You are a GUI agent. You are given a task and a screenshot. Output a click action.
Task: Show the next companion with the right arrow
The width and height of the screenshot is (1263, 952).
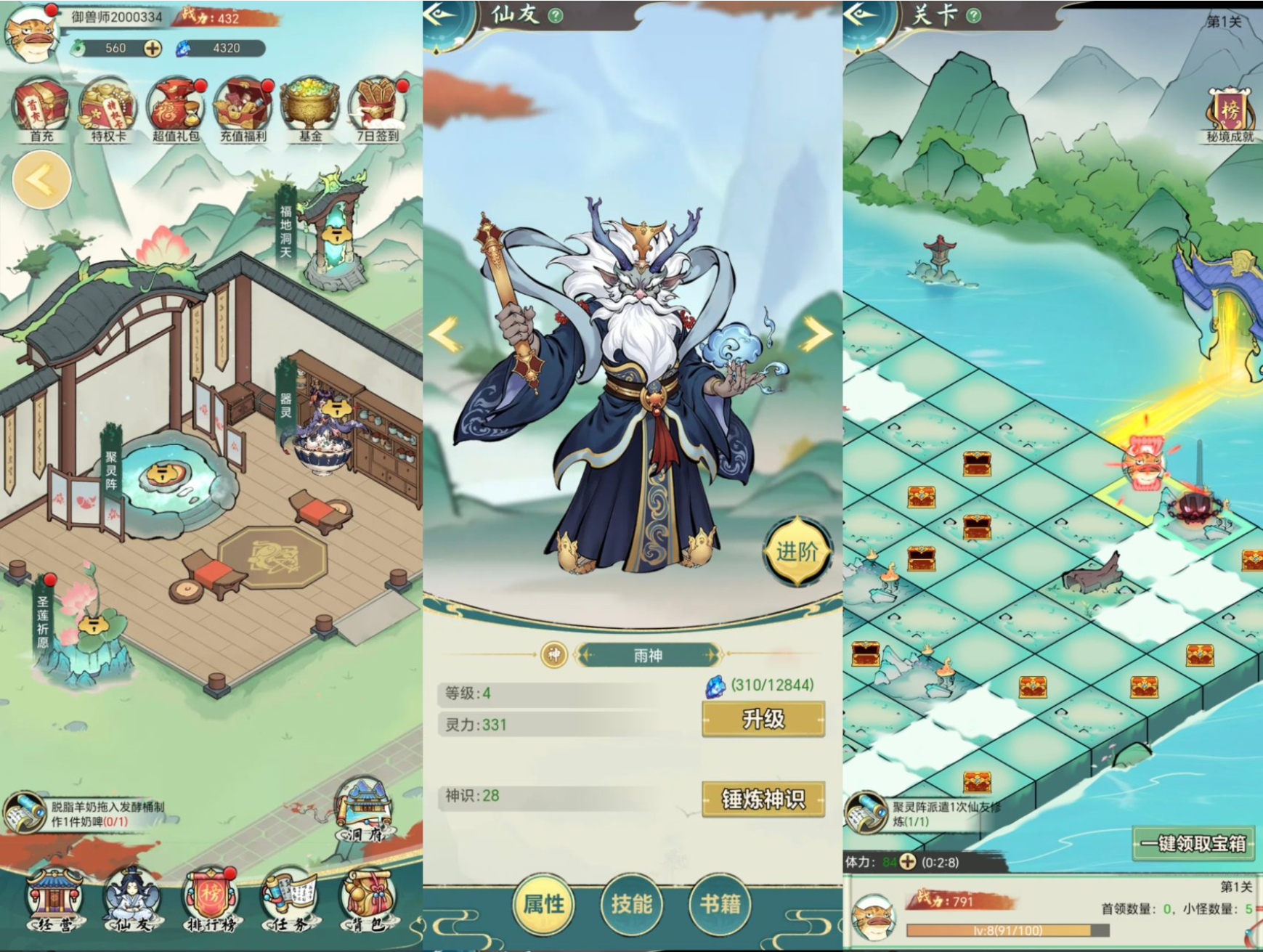point(816,335)
